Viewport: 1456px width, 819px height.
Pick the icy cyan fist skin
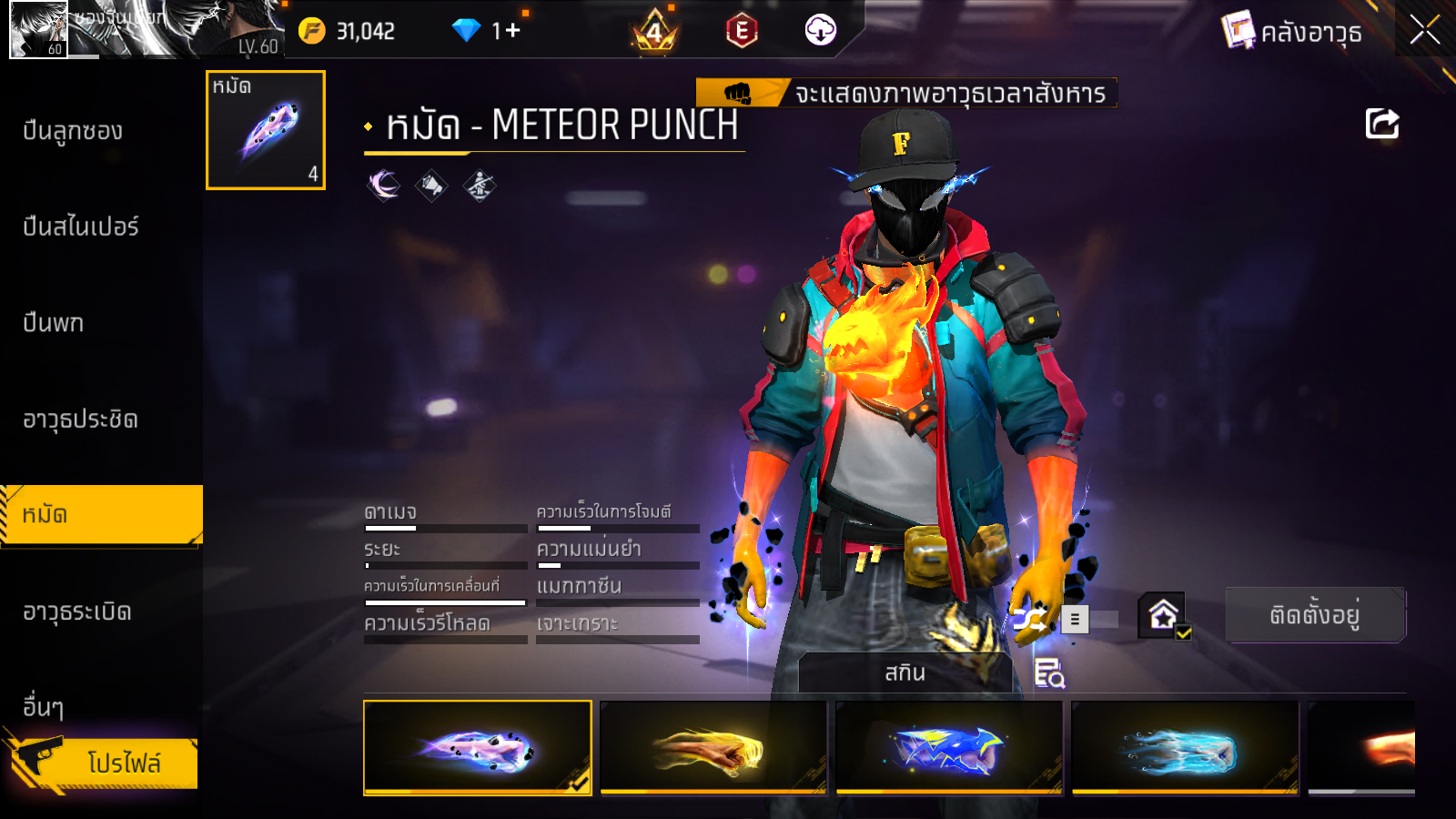(1185, 748)
